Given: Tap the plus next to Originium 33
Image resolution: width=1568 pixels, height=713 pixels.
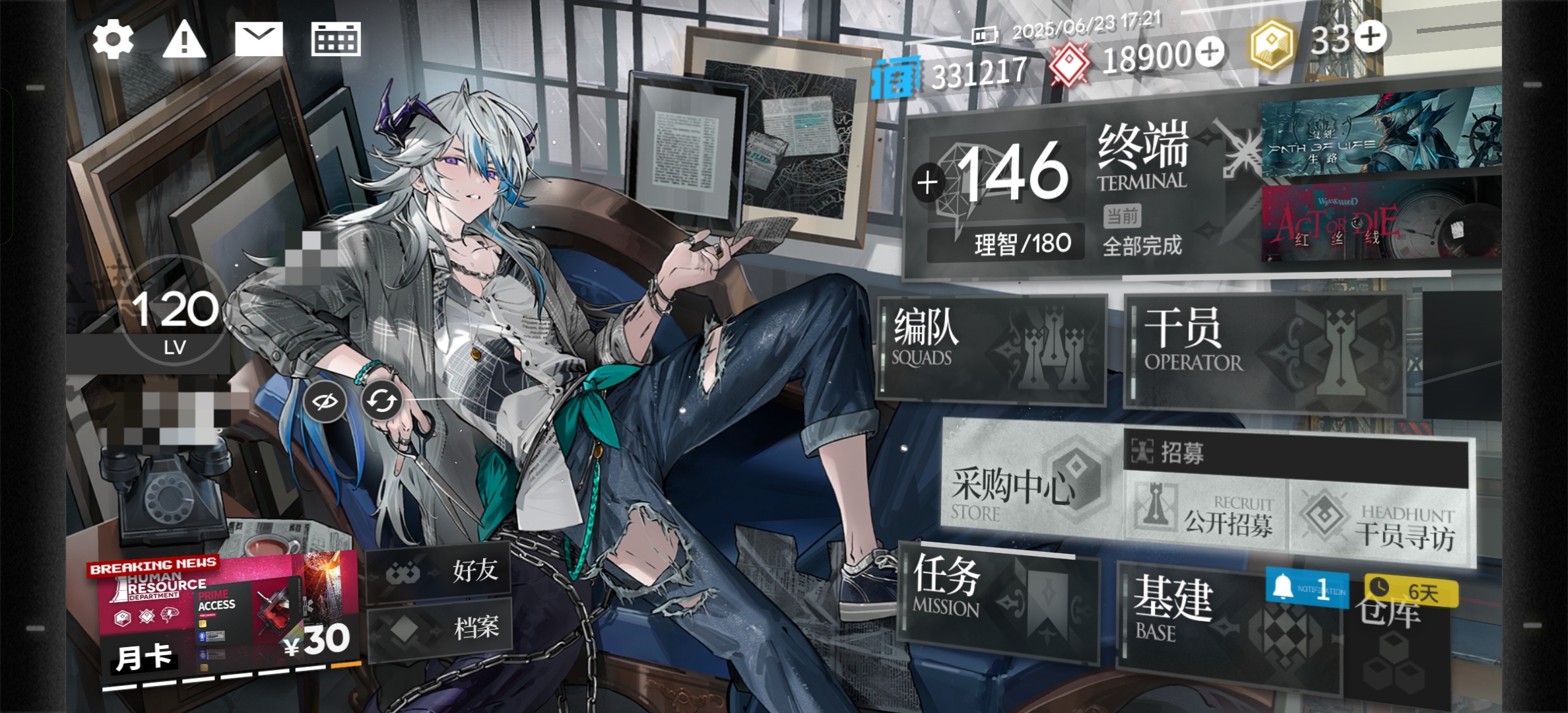Looking at the screenshot, I should click(x=1371, y=36).
